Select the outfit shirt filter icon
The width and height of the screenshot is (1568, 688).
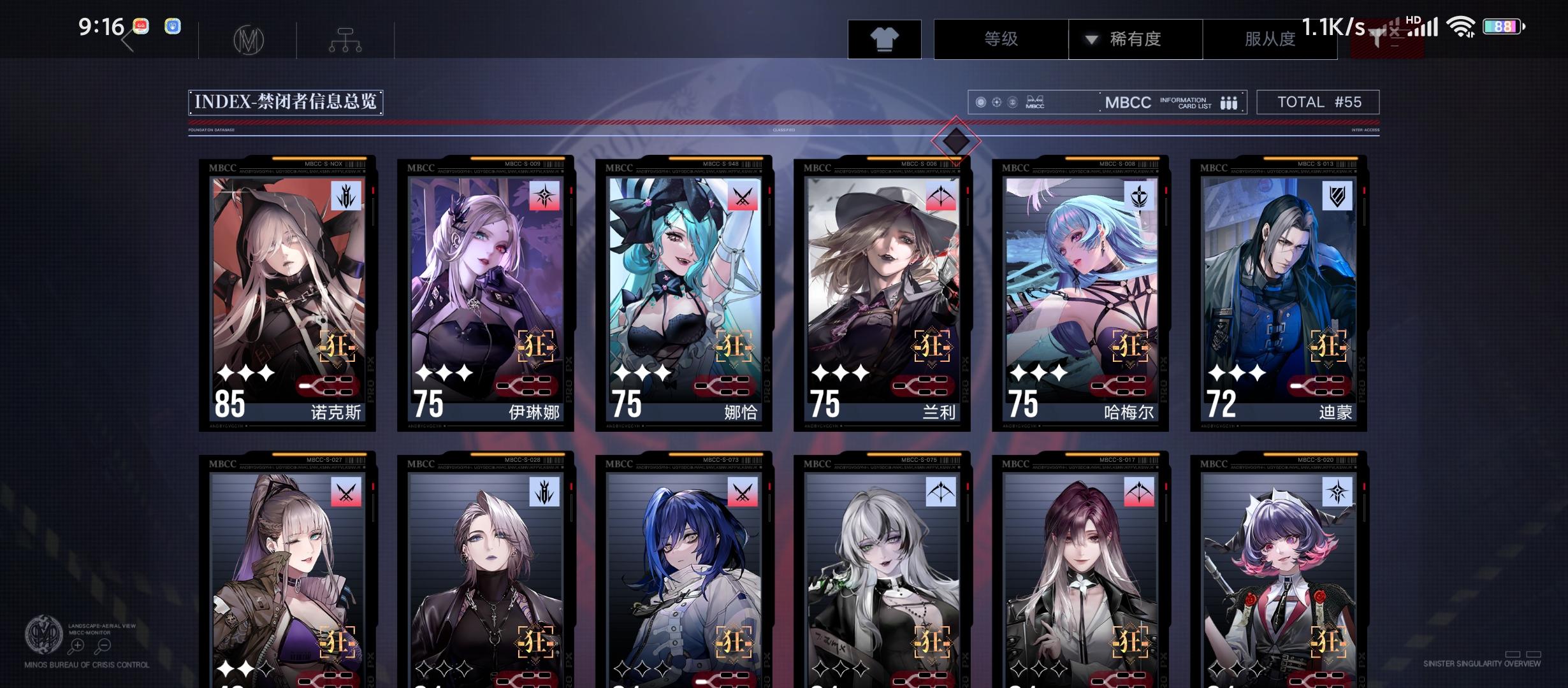tap(885, 39)
